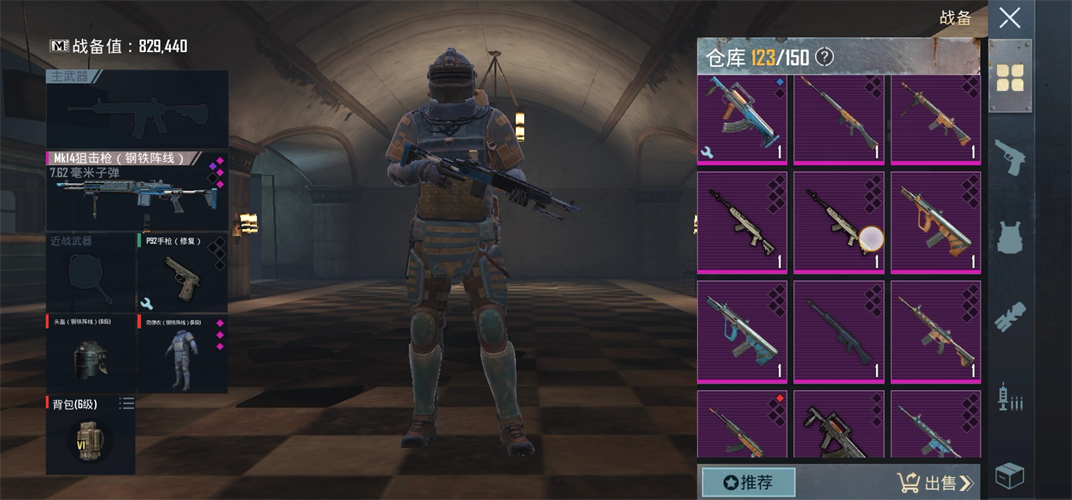
Task: Open the 出售 sell option
Action: 935,483
